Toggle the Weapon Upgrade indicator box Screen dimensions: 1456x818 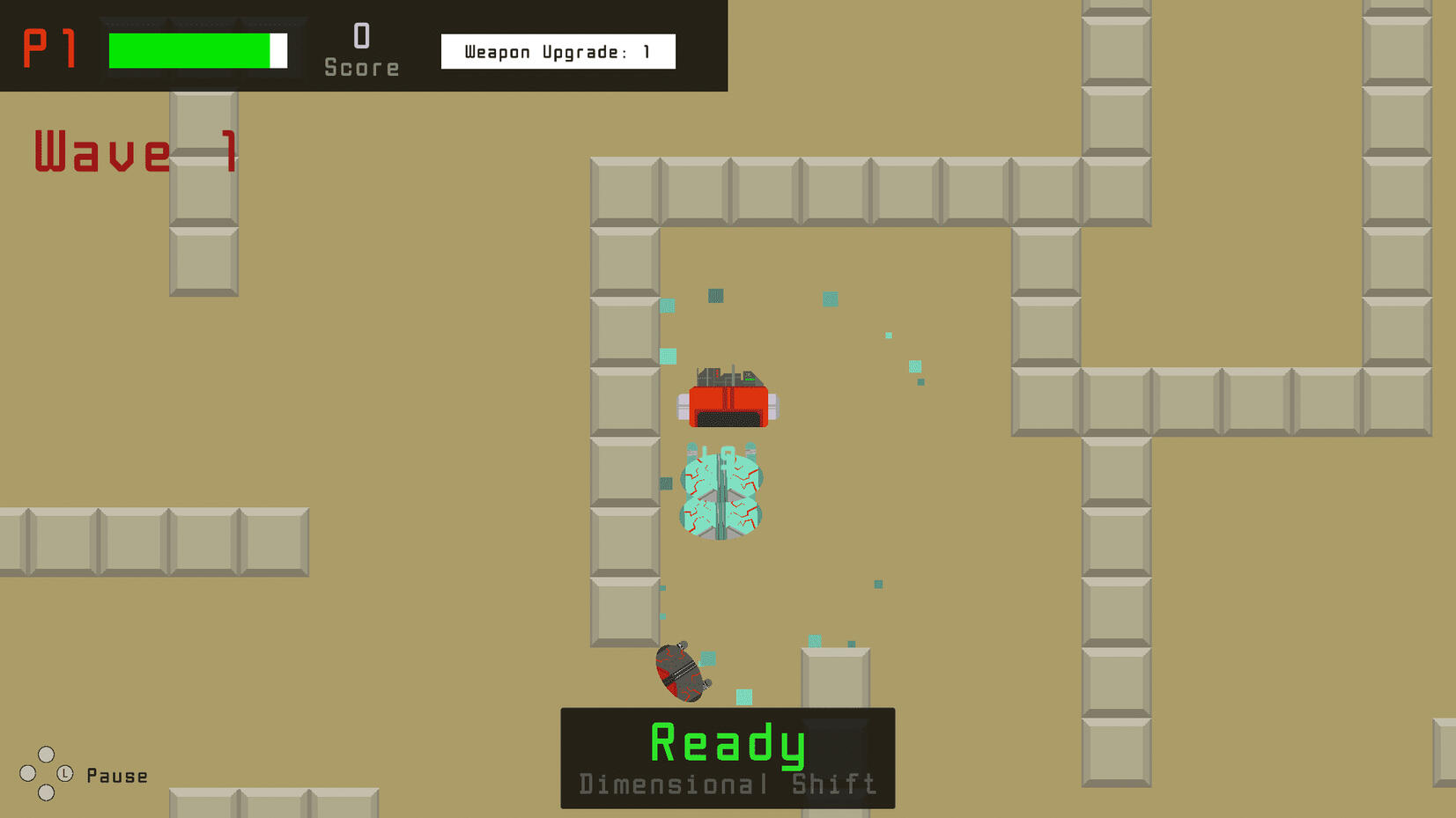pos(558,51)
